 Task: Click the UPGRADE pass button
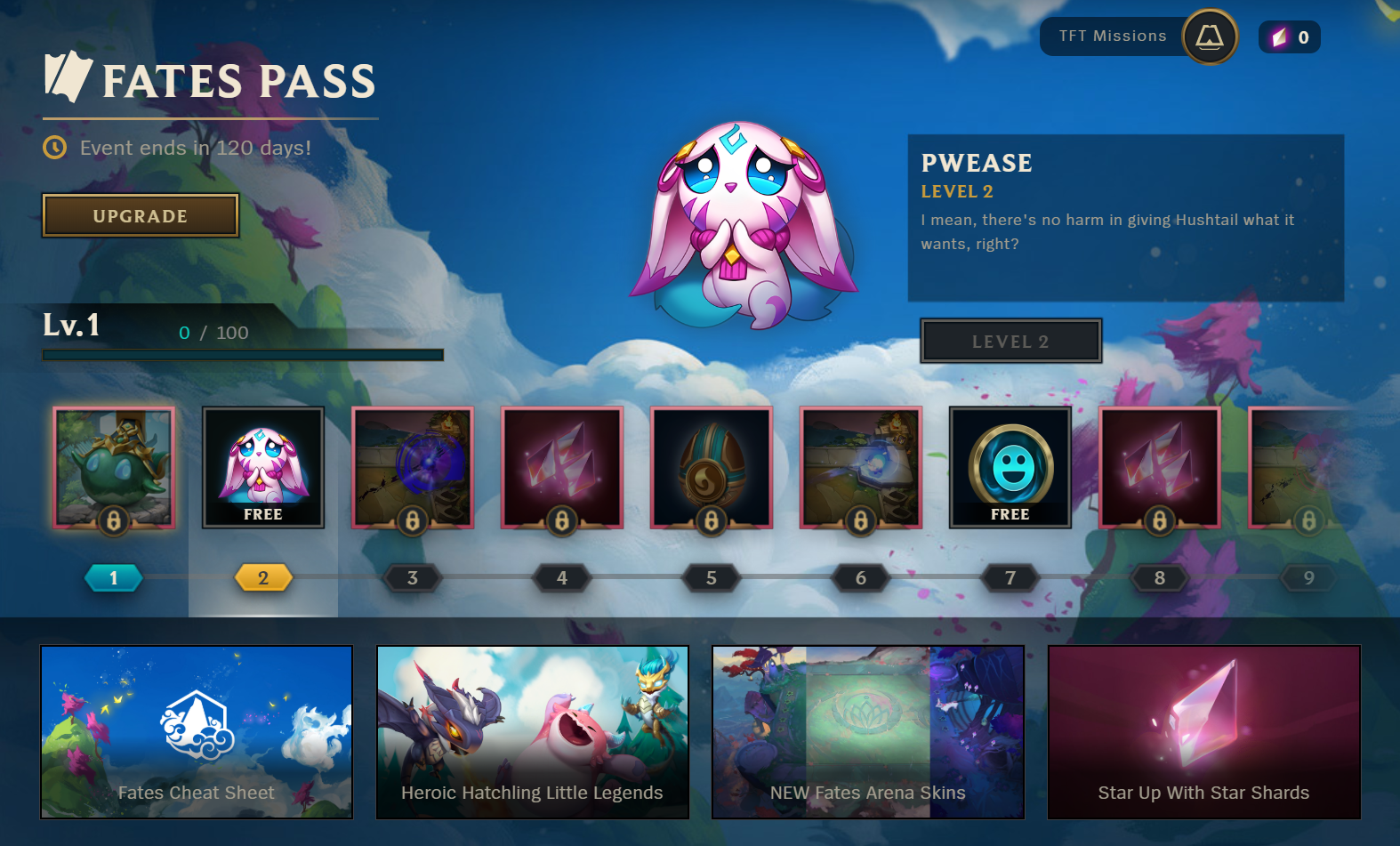[141, 216]
